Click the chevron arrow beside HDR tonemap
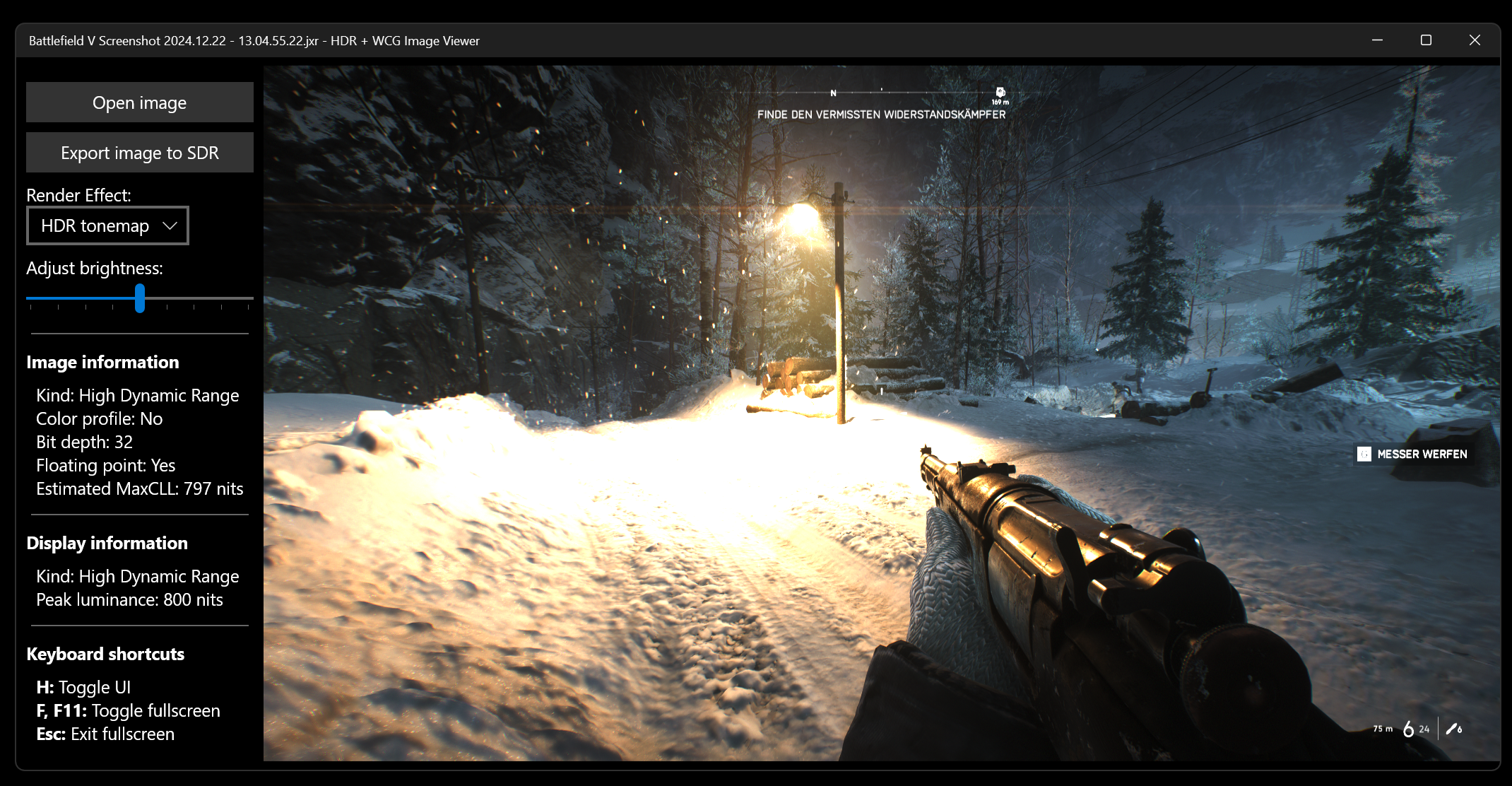The height and width of the screenshot is (786, 1512). tap(170, 225)
